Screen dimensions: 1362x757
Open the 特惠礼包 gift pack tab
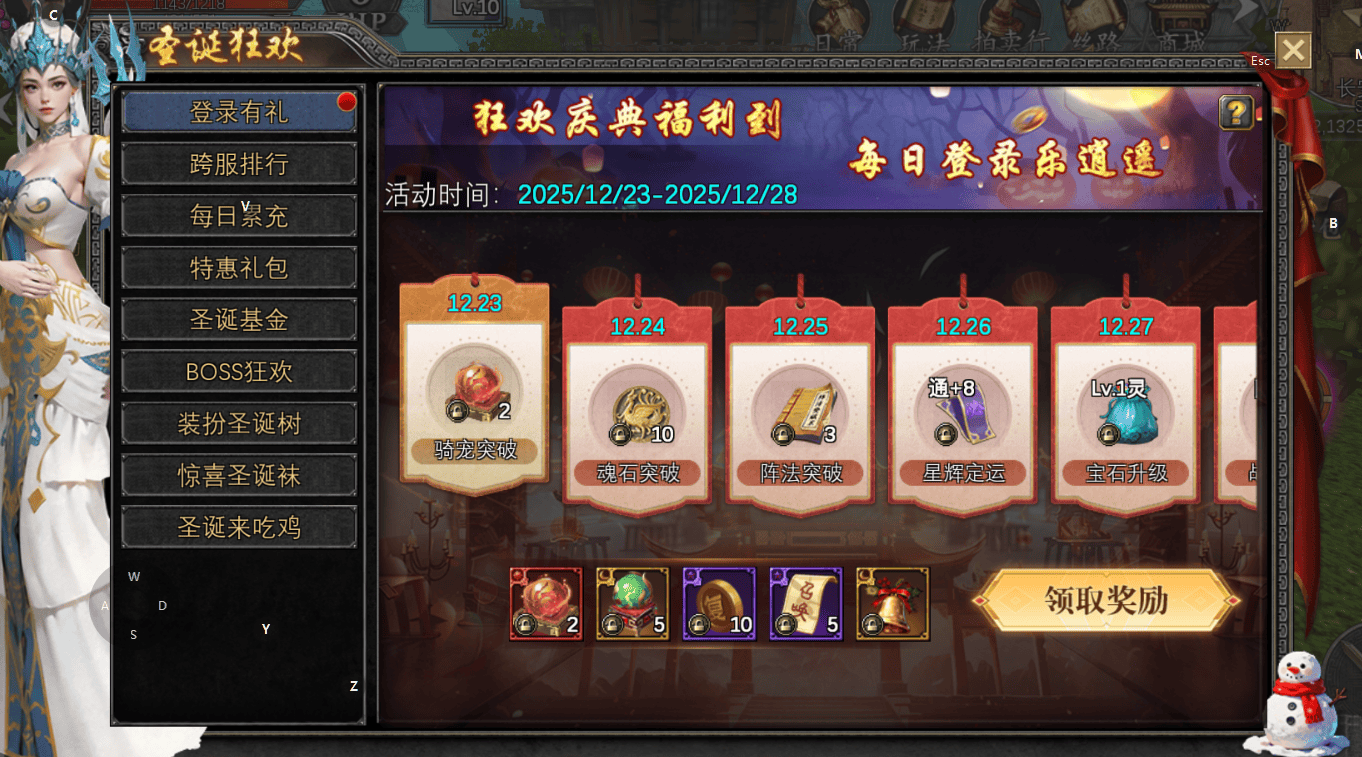pyautogui.click(x=239, y=268)
